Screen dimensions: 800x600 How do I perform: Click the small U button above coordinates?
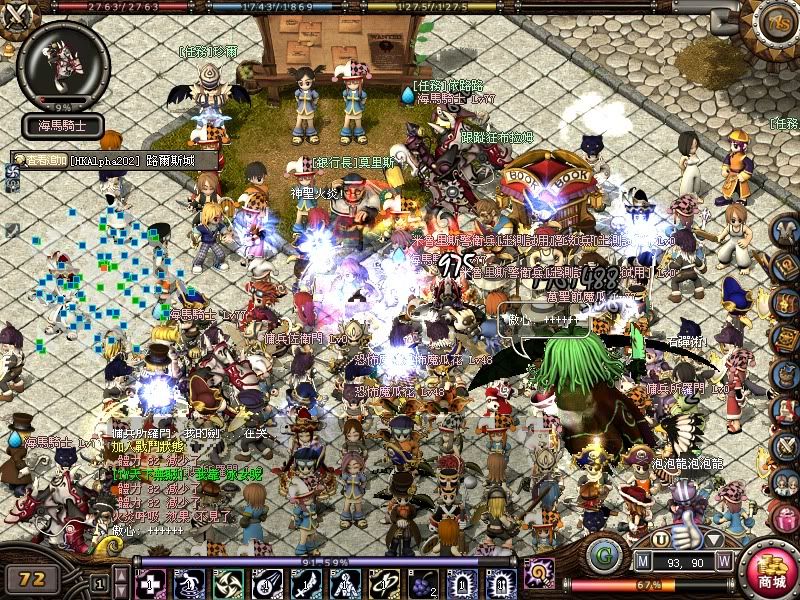click(661, 539)
